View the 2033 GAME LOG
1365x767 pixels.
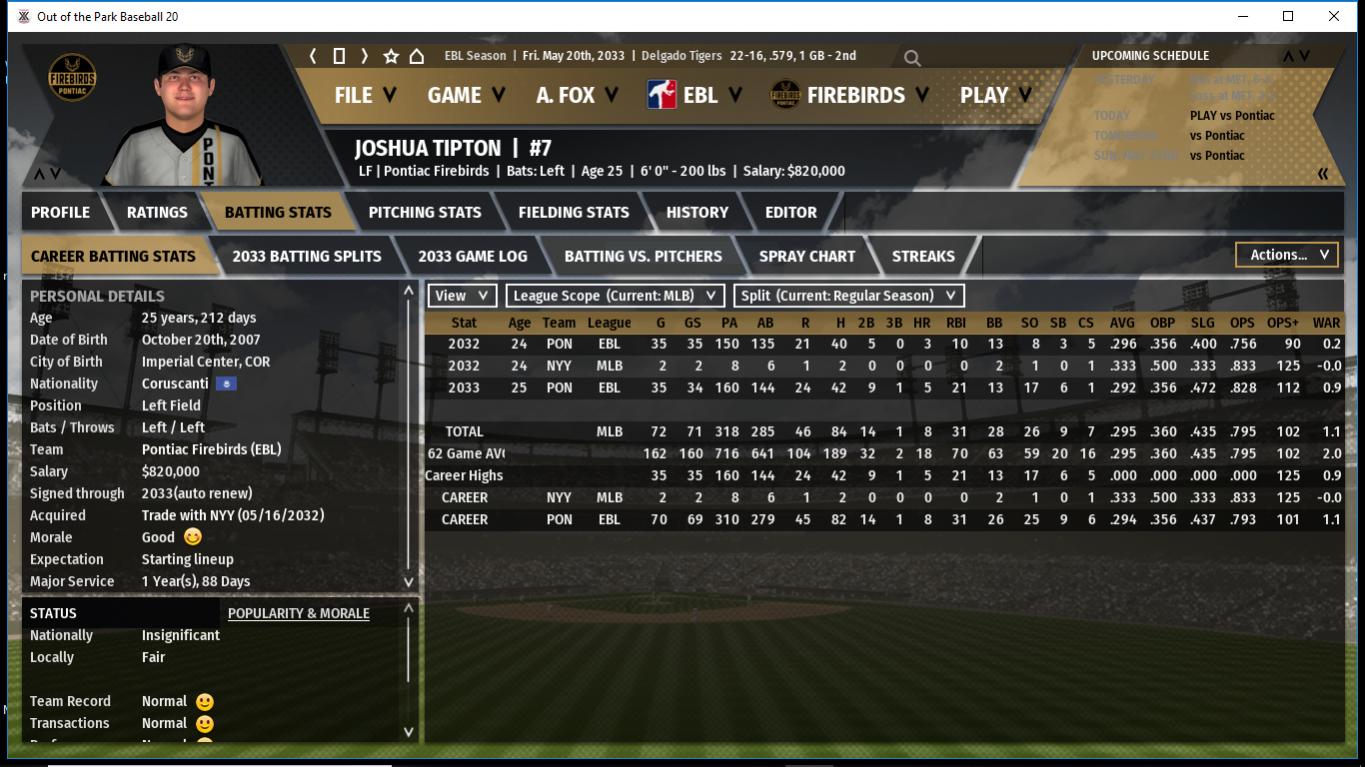472,256
